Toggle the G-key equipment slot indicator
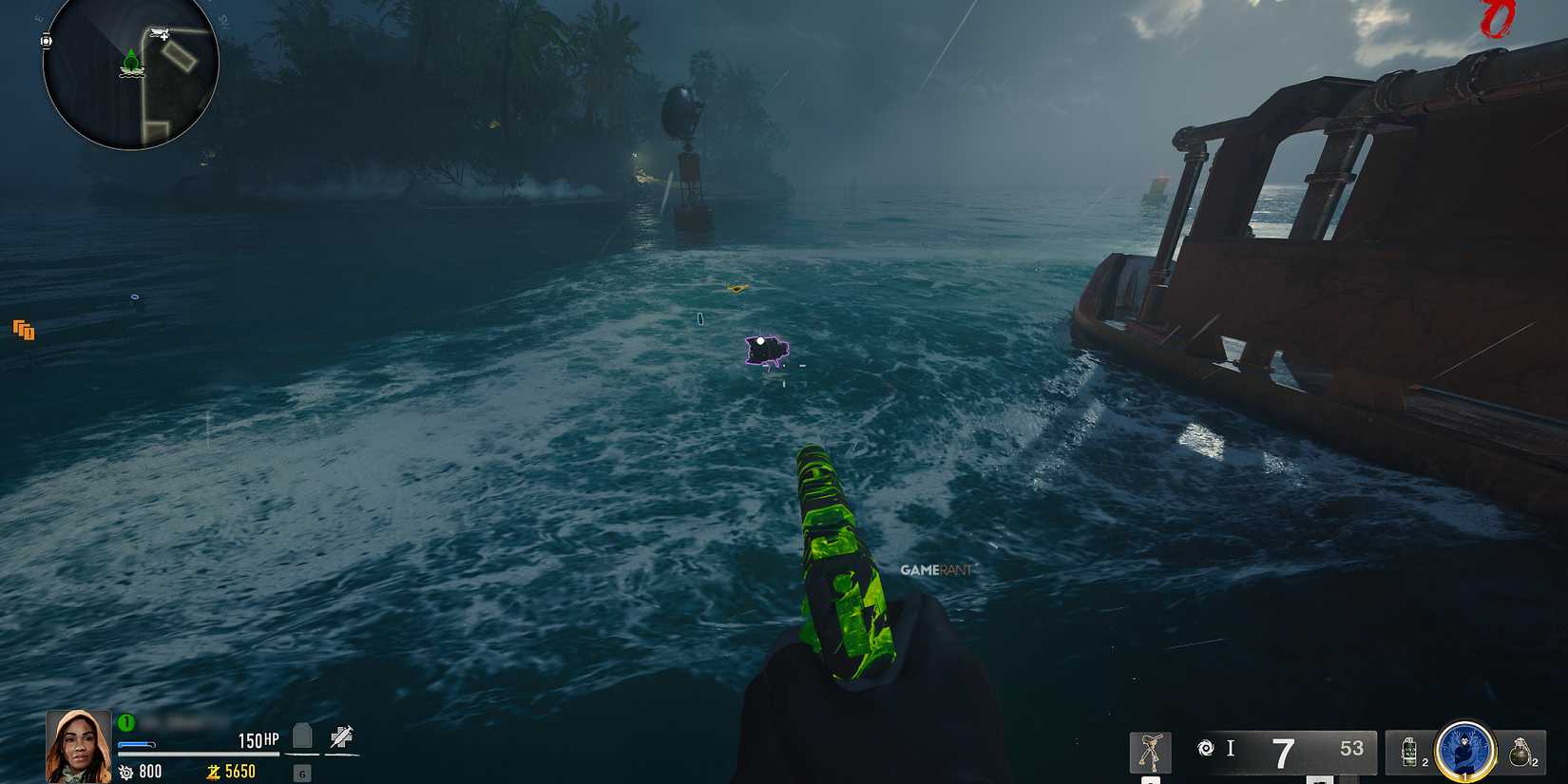1568x784 pixels. pyautogui.click(x=303, y=774)
